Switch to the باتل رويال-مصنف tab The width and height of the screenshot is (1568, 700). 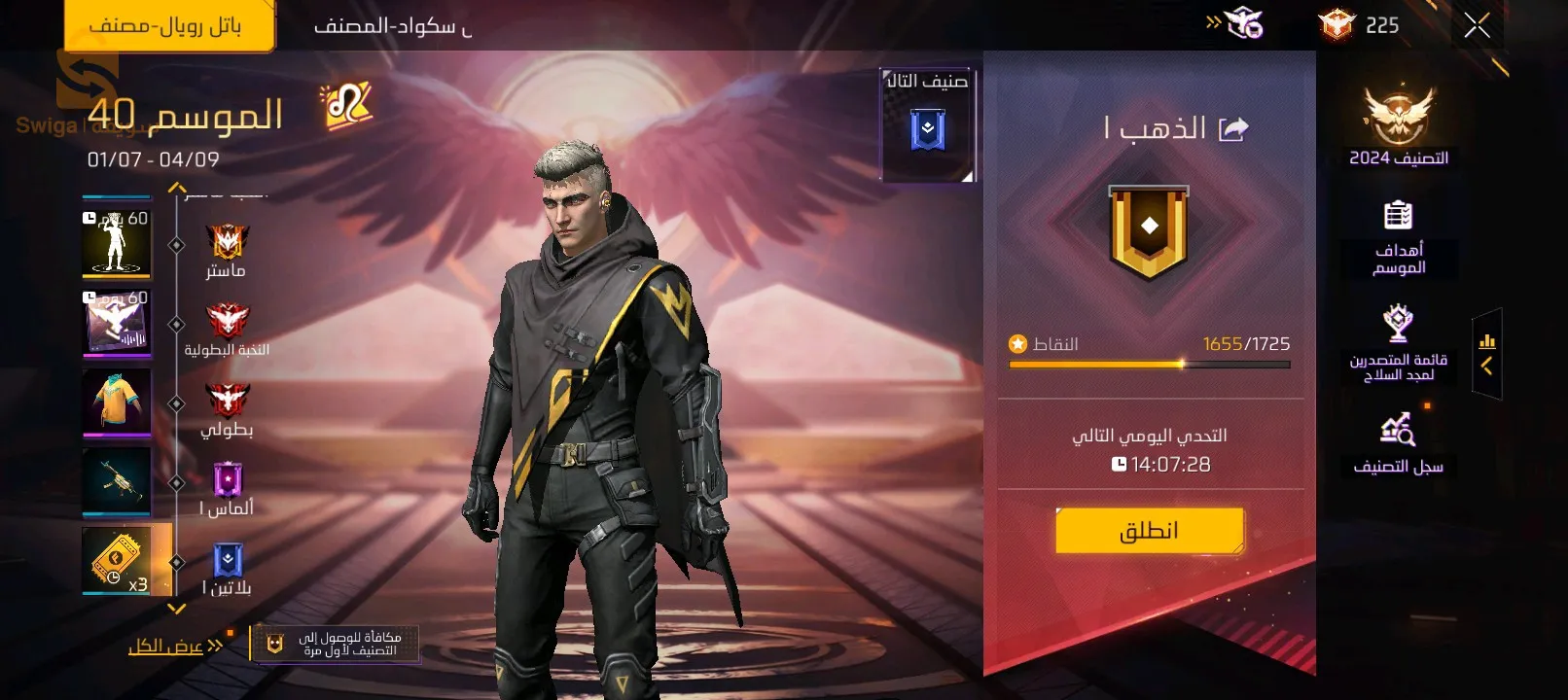(167, 25)
